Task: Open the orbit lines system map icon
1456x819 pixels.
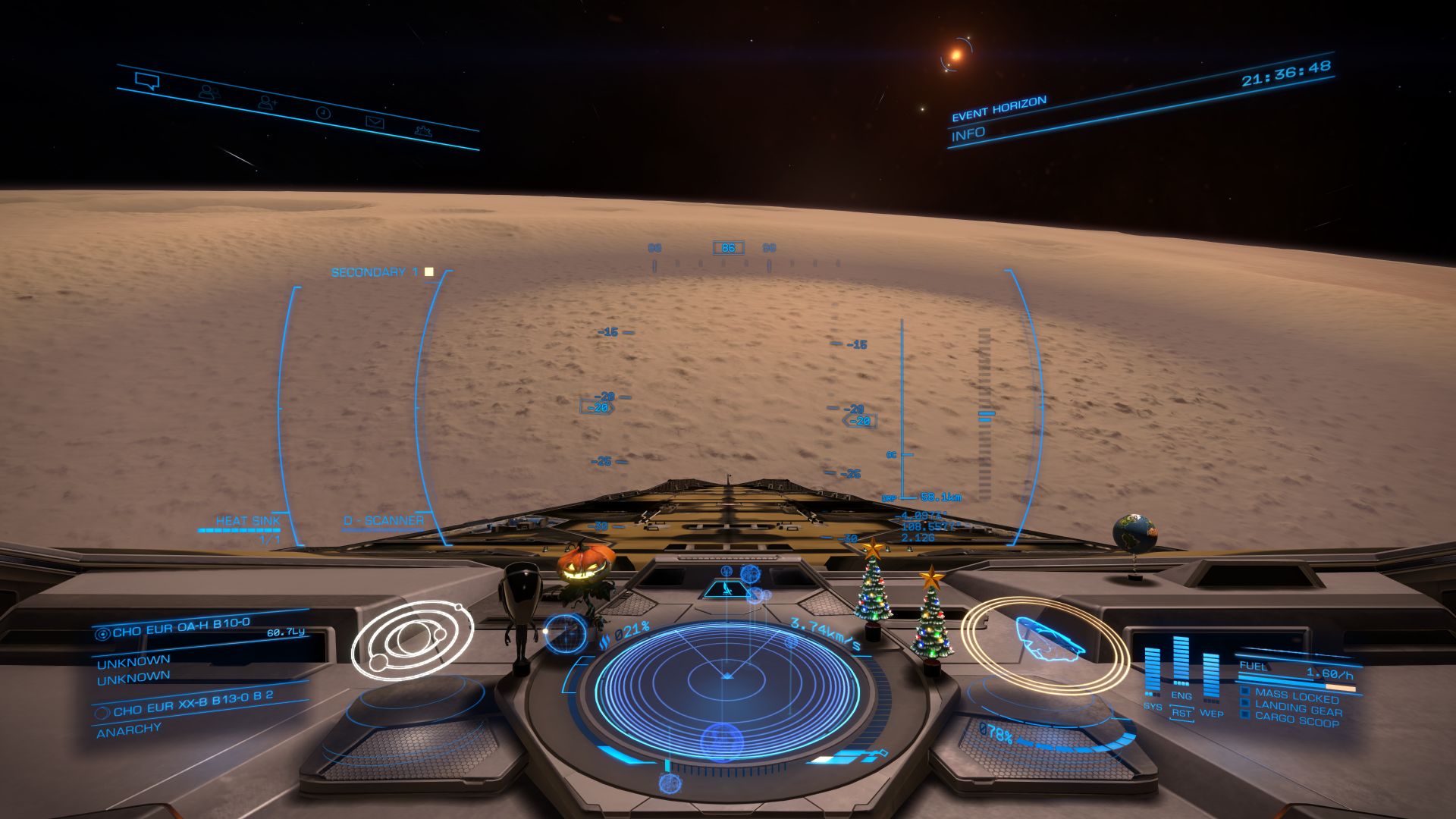Action: (412, 639)
